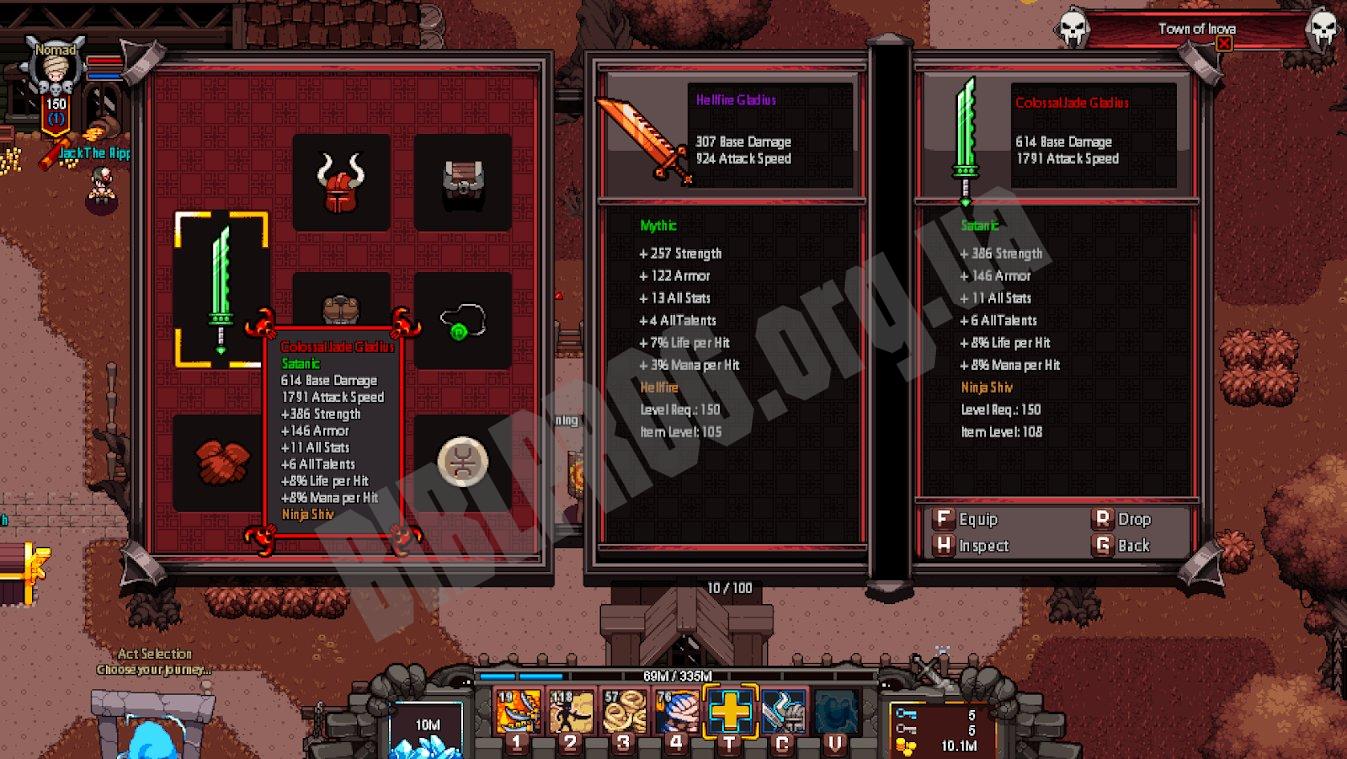Viewport: 1347px width, 759px height.
Task: Click the dark blue skill on hotkey V
Action: [836, 712]
